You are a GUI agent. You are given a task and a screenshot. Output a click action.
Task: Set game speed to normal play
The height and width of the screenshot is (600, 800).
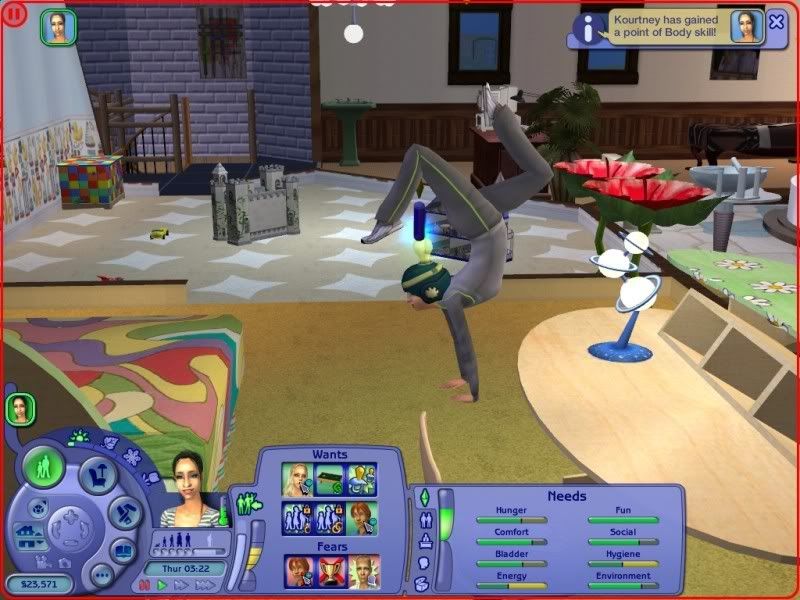[x=158, y=584]
